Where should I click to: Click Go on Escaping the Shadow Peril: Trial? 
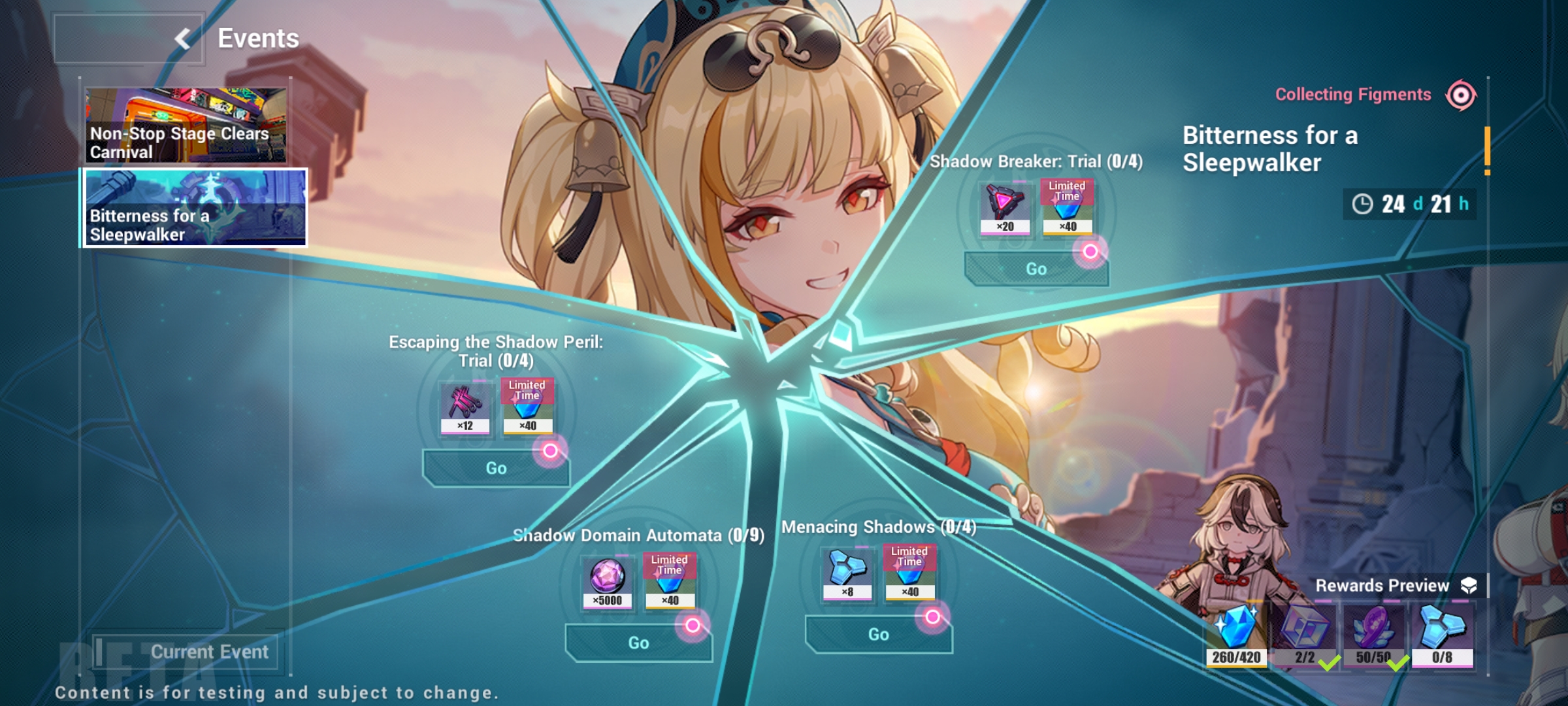(x=497, y=467)
